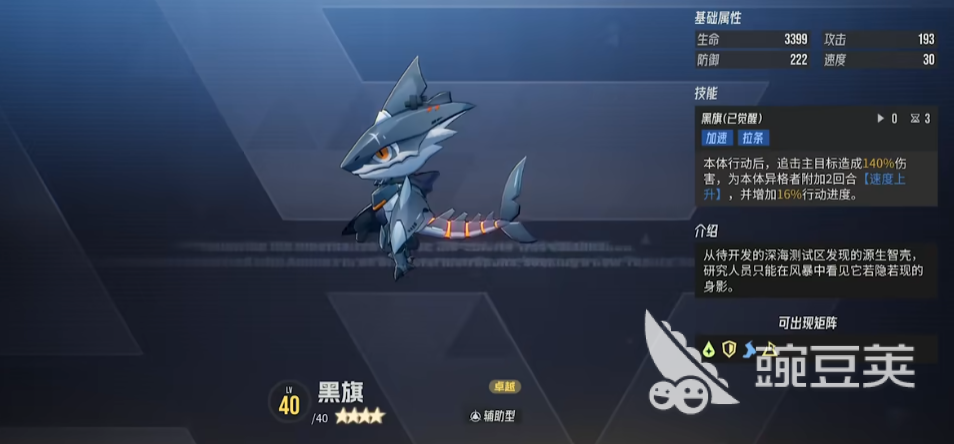Tap the 辅助型 role label

coord(494,416)
